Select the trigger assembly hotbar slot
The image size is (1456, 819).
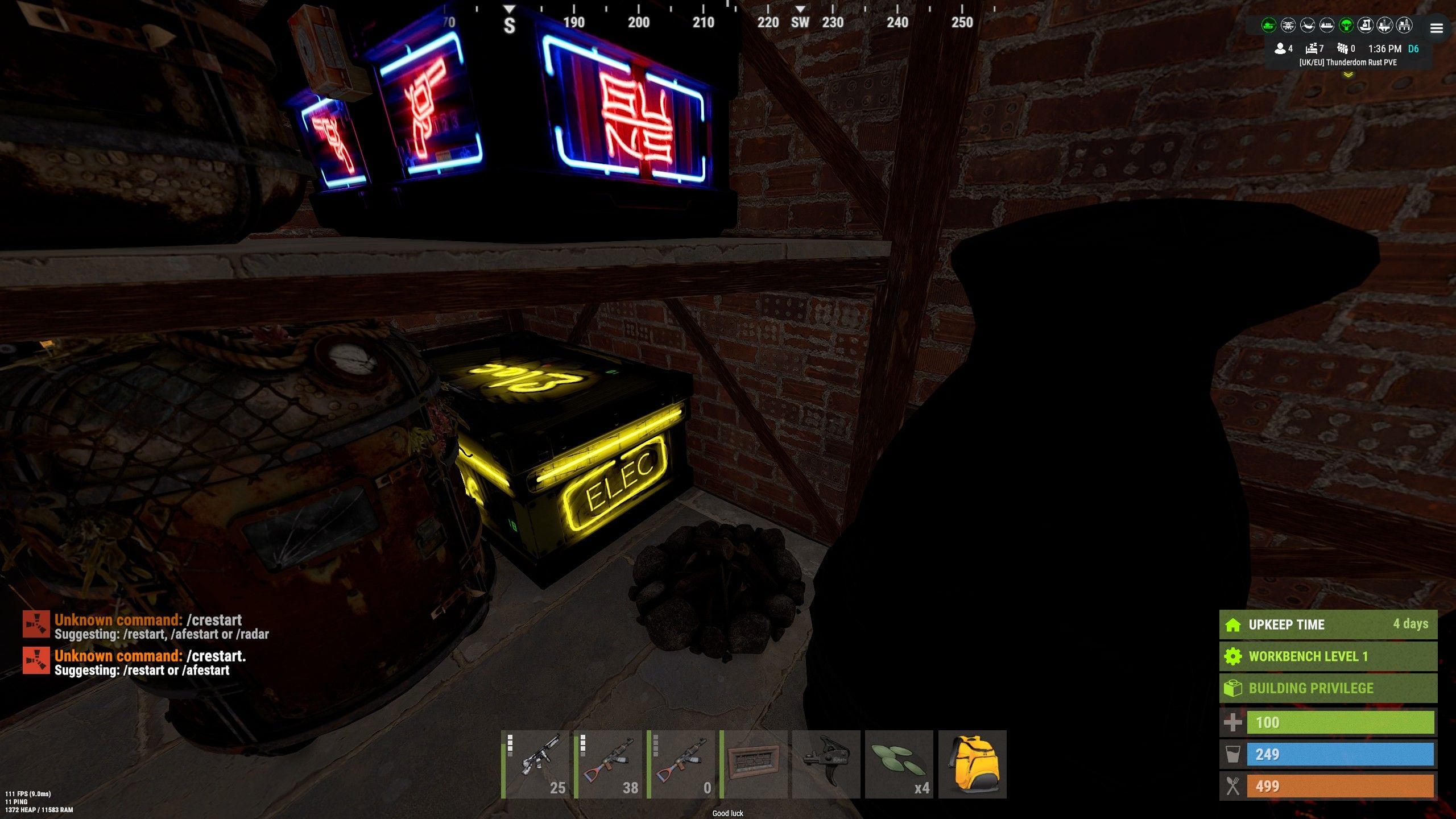coord(826,764)
